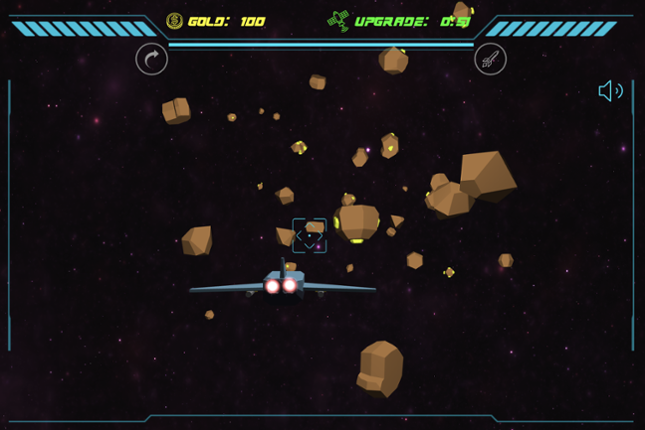Image resolution: width=645 pixels, height=430 pixels.
Task: Fire the rocket missile button
Action: 490,59
